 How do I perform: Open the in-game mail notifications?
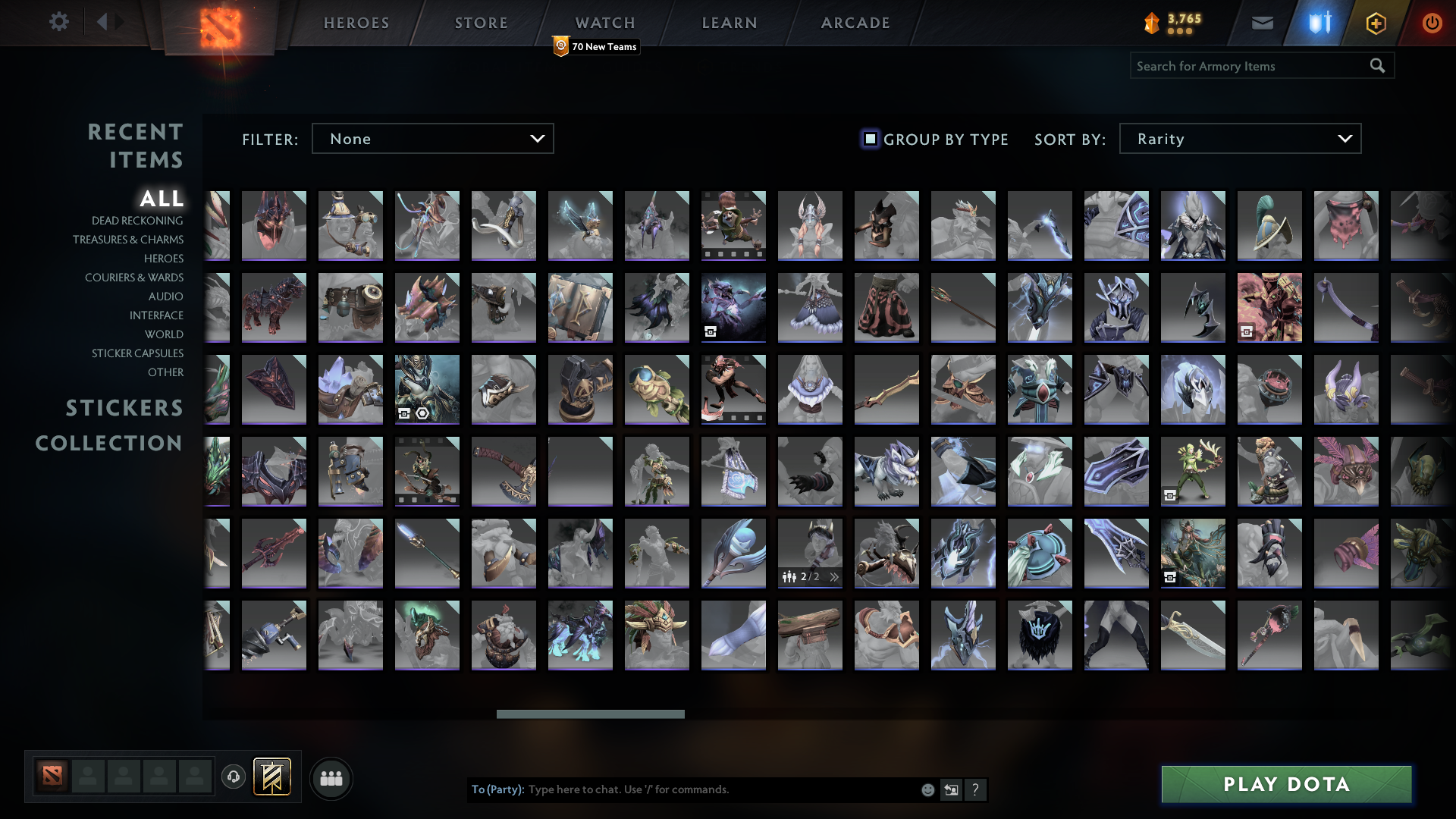pos(1261,23)
